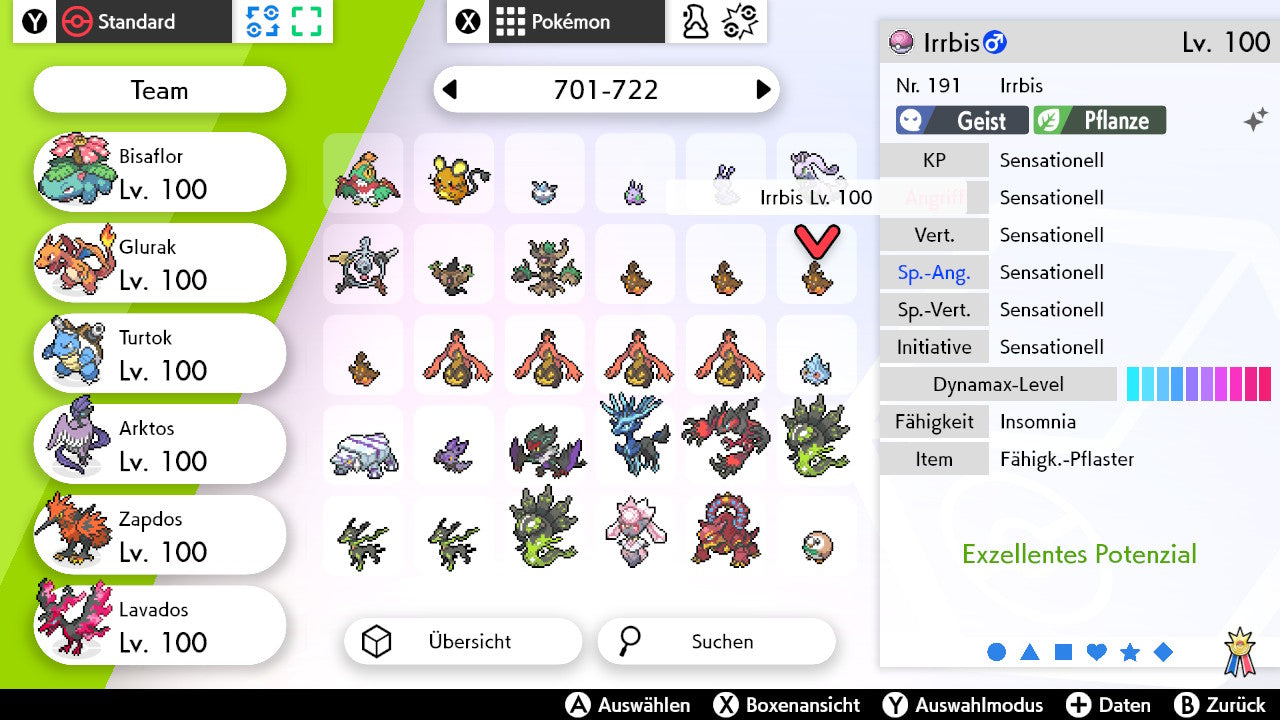This screenshot has height=720, width=1280.
Task: Select the pink Diancie in the box
Action: click(x=635, y=530)
